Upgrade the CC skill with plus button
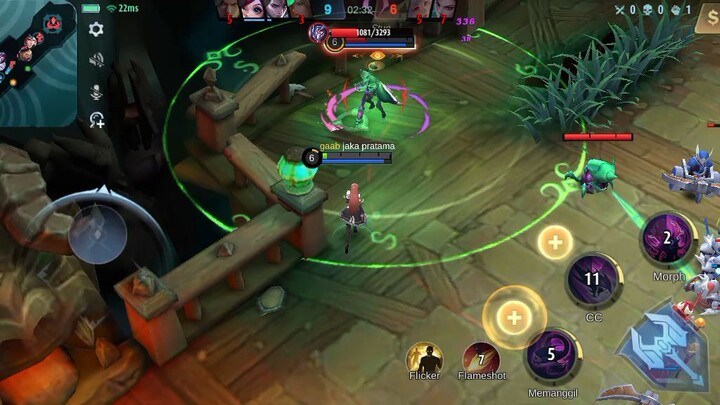The height and width of the screenshot is (405, 720). 555,242
